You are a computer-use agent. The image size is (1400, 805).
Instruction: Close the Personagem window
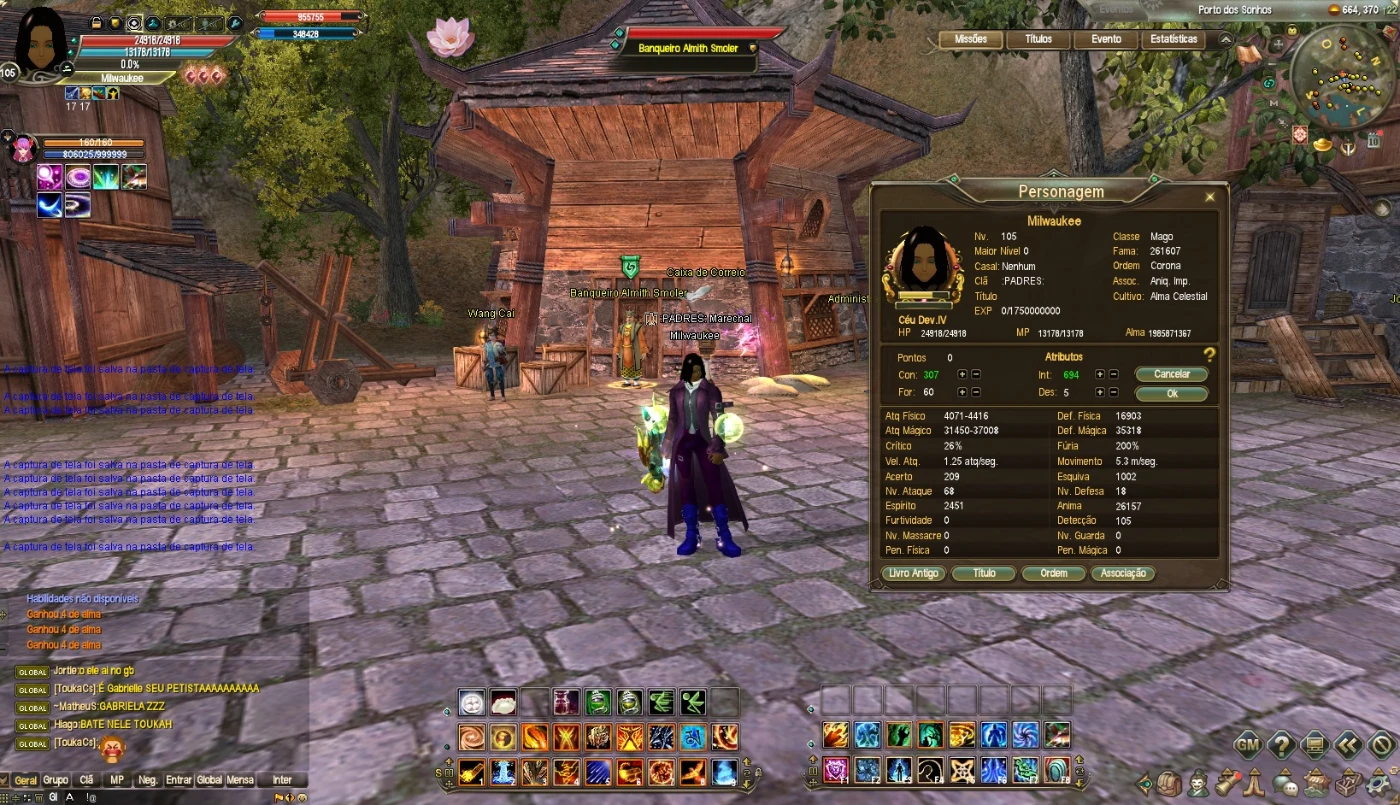[x=1210, y=198]
